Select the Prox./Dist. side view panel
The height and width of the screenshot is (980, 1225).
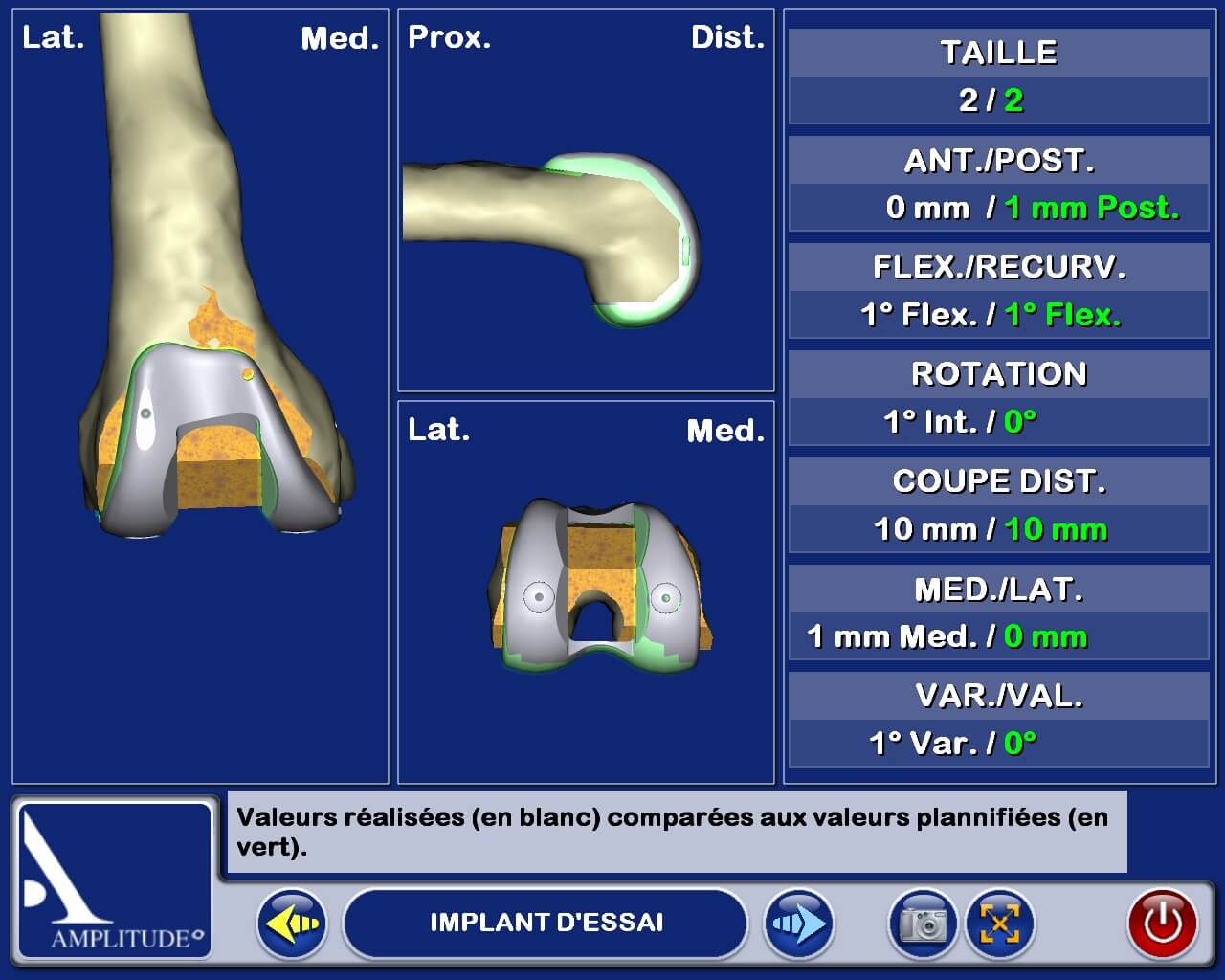click(586, 200)
